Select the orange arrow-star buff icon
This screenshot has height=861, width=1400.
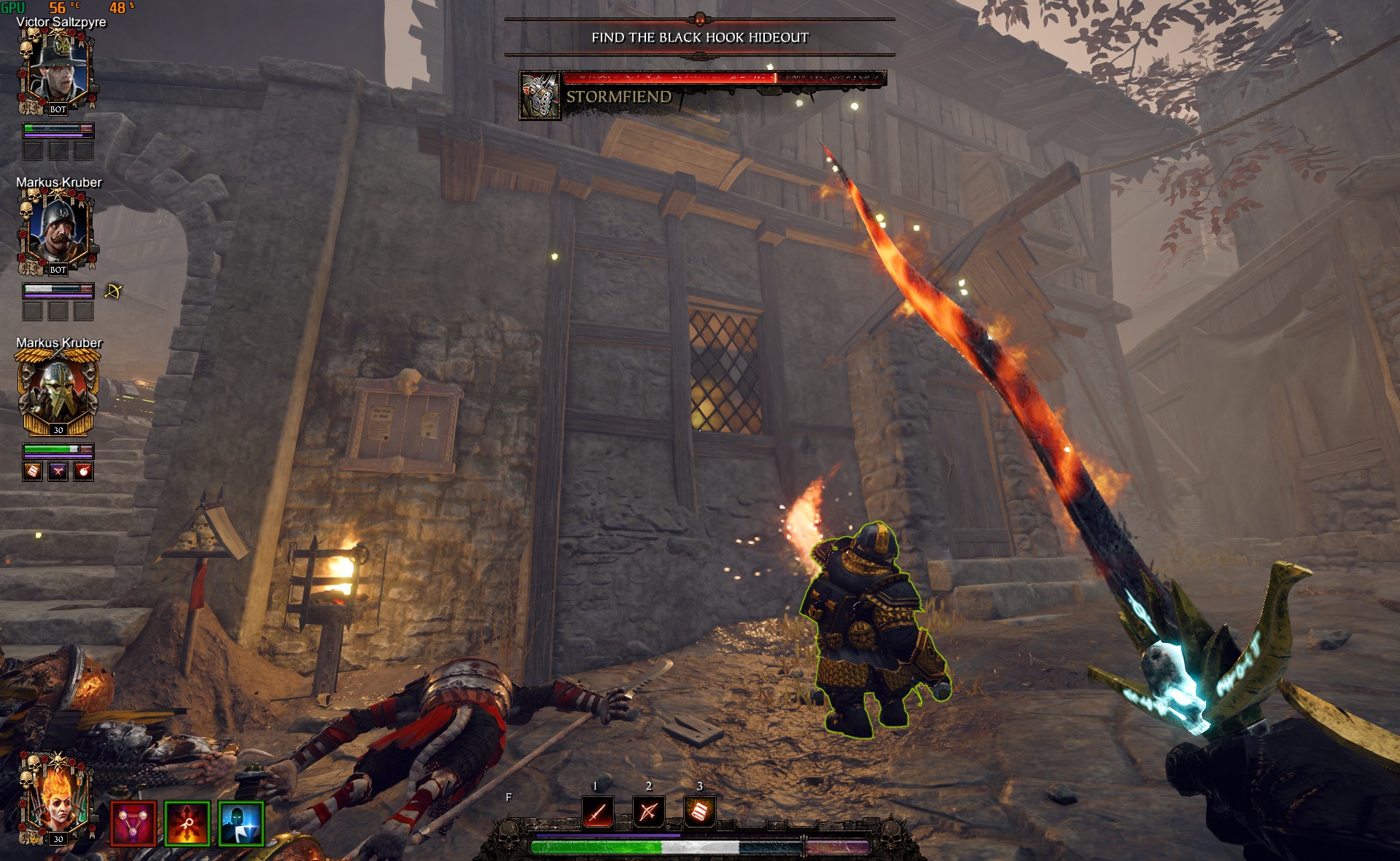pos(187,824)
